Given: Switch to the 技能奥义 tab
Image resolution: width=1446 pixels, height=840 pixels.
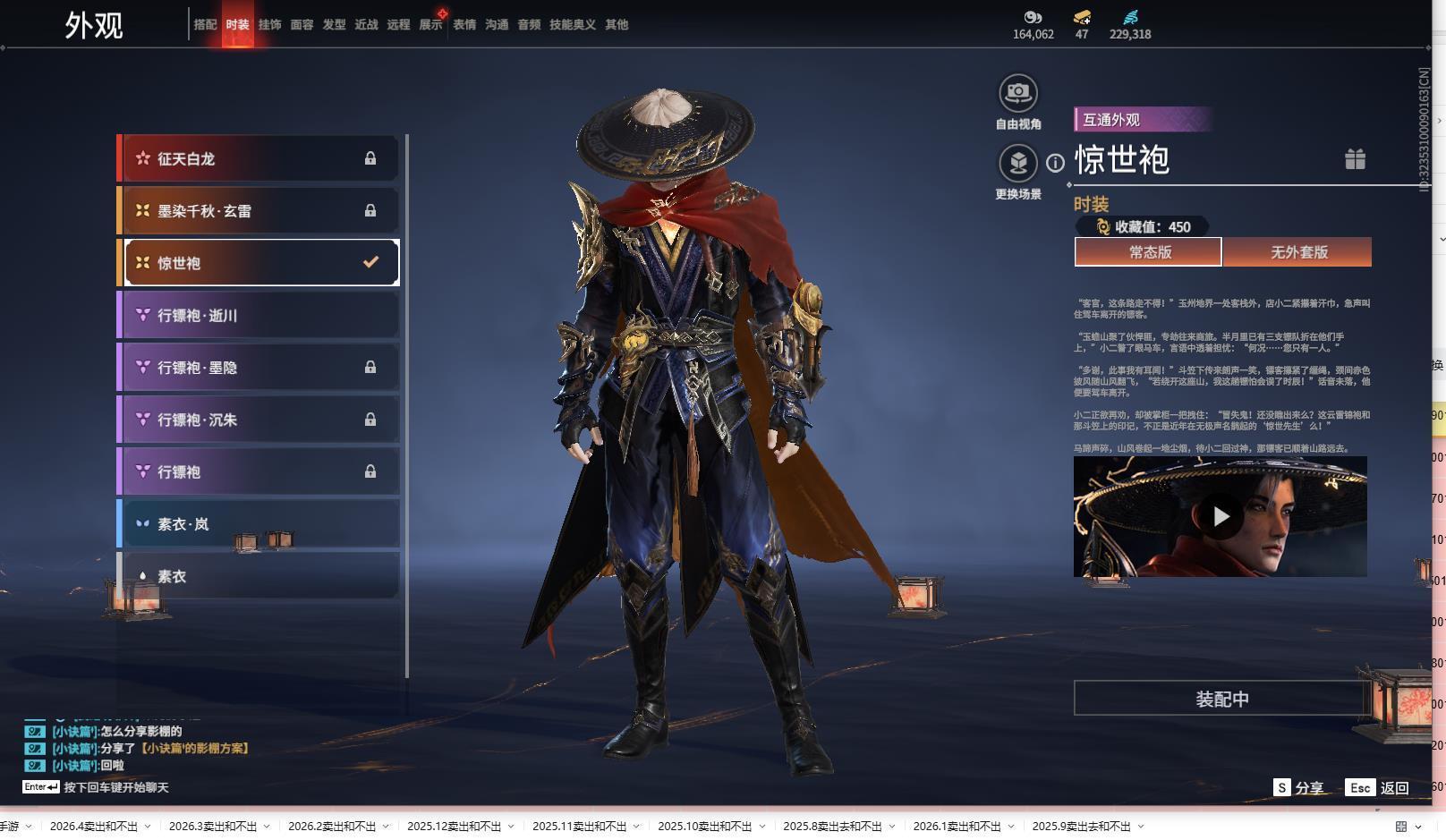Looking at the screenshot, I should [572, 25].
